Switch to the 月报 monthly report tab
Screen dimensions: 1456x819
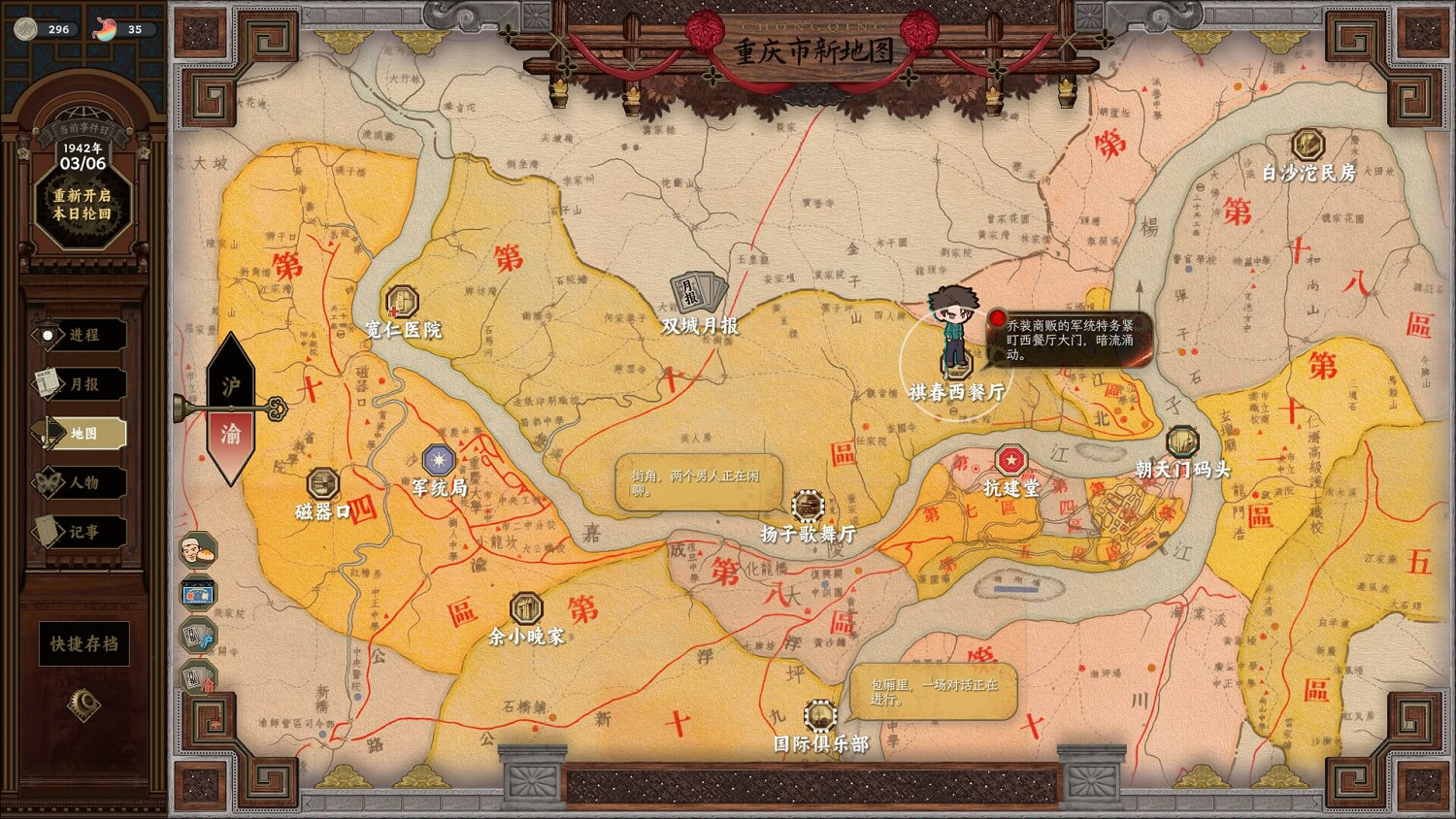pyautogui.click(x=83, y=384)
